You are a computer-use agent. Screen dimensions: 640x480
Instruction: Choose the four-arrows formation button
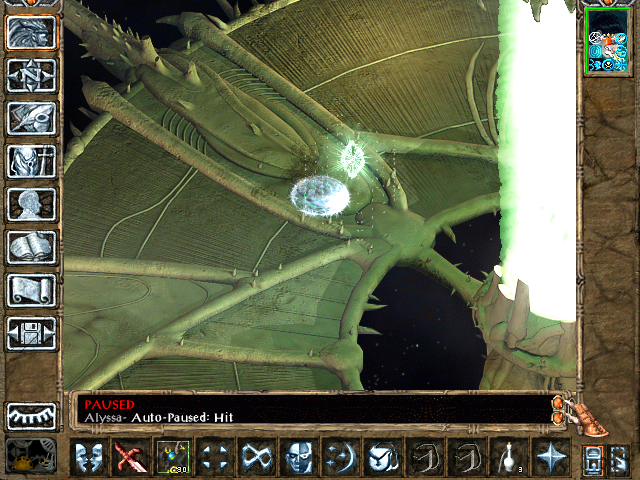coord(213,458)
